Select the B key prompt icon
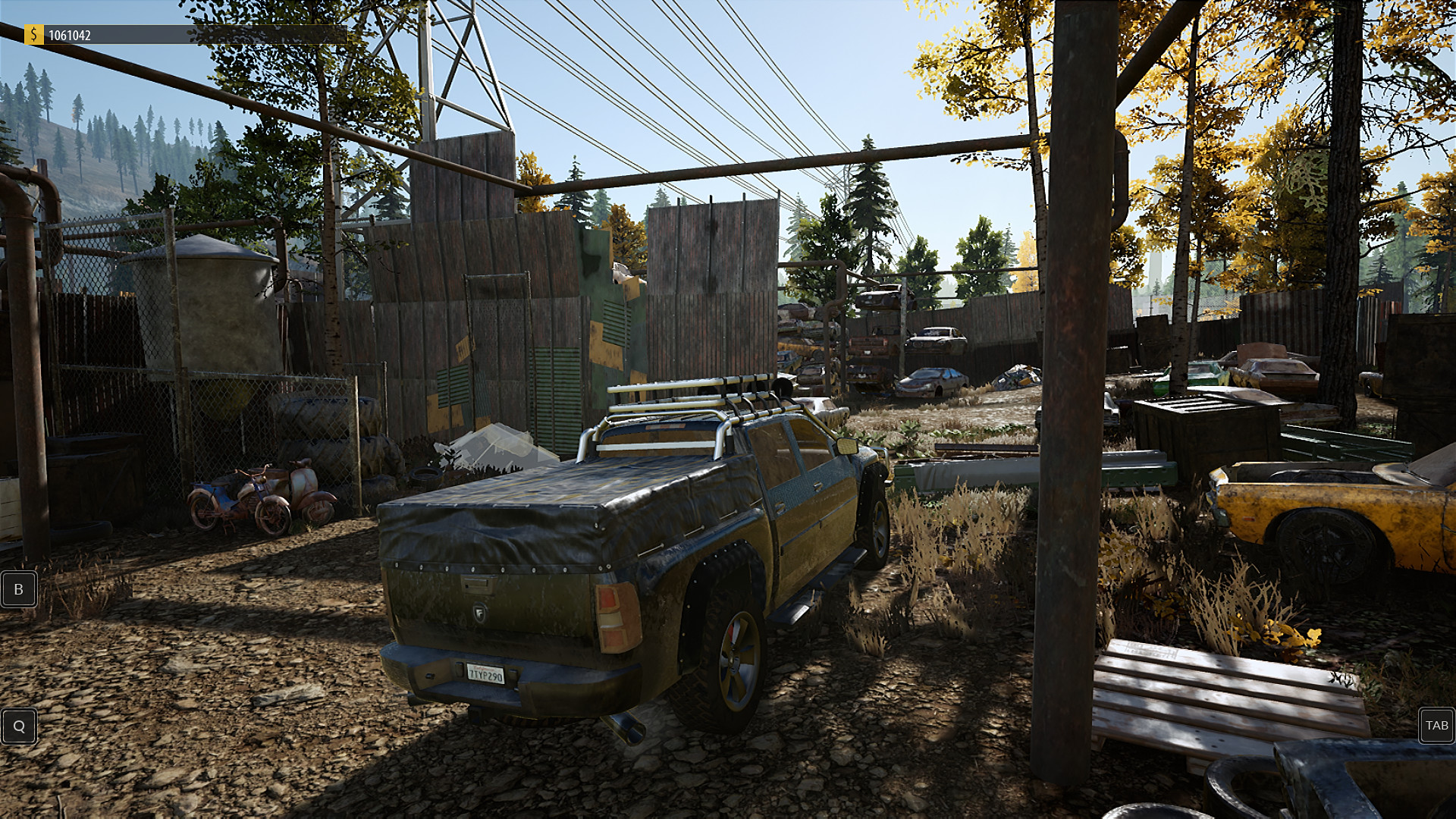 pos(19,589)
